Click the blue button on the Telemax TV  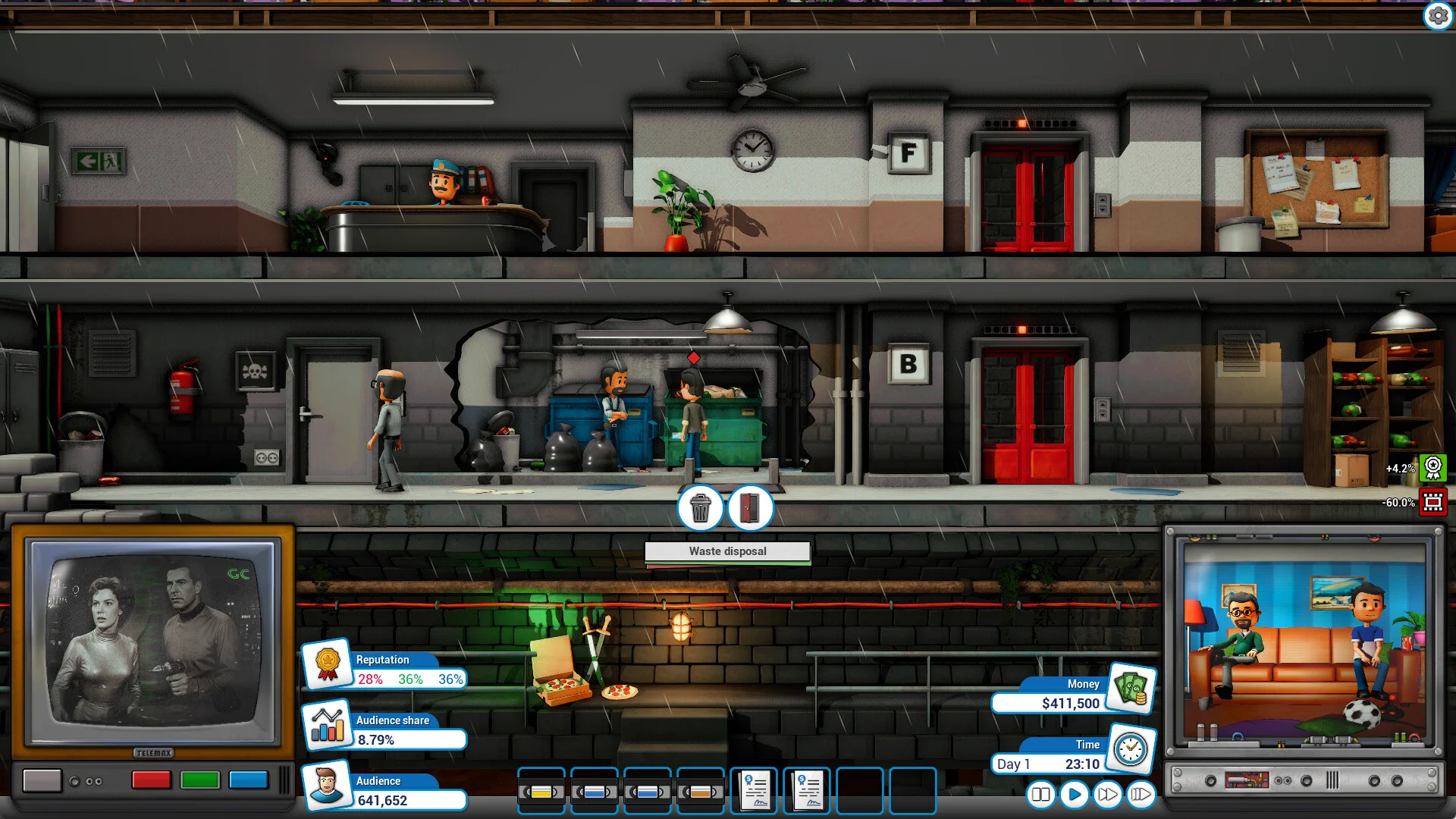249,780
